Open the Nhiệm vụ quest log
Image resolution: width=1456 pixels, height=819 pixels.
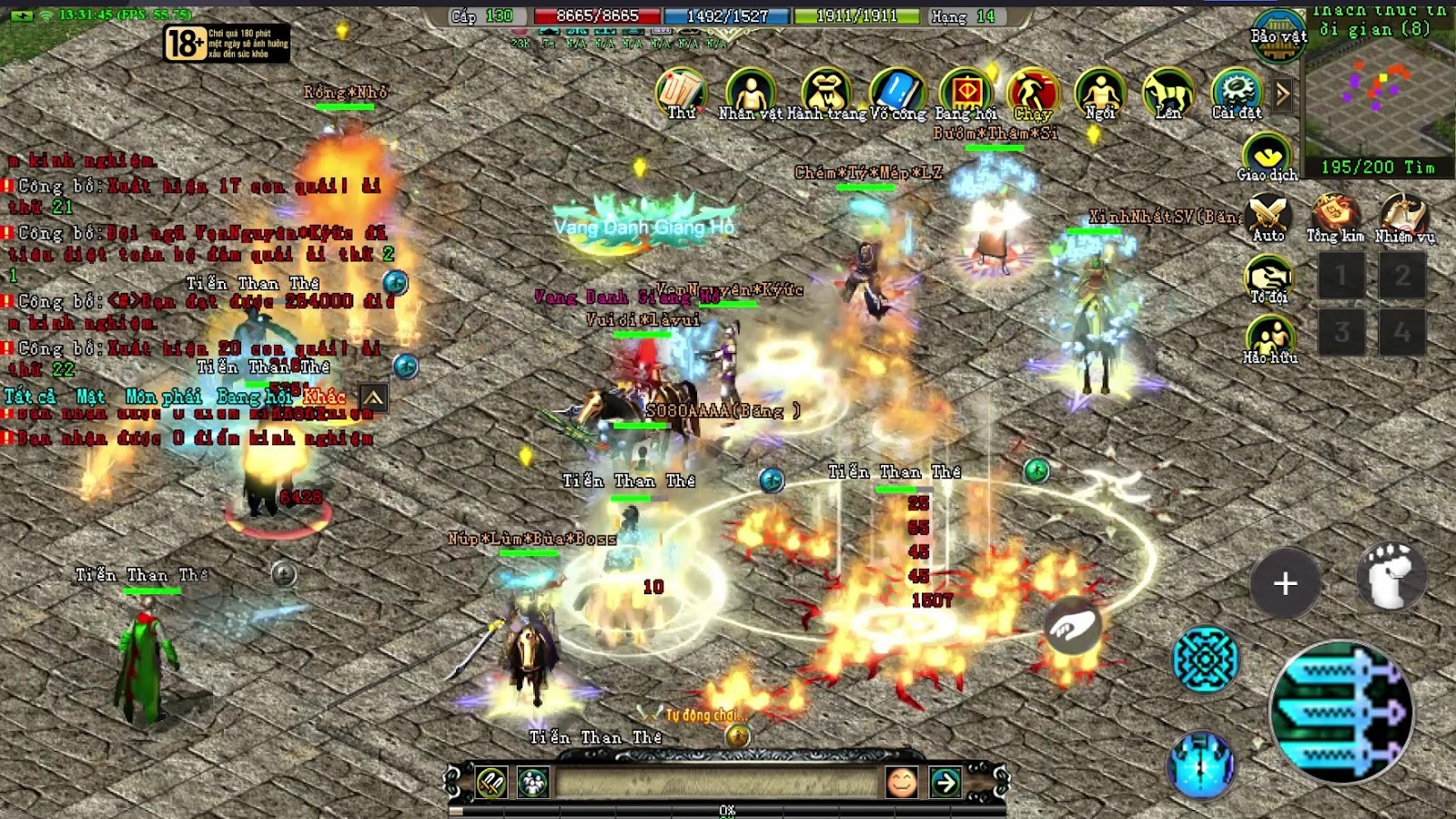[1404, 215]
